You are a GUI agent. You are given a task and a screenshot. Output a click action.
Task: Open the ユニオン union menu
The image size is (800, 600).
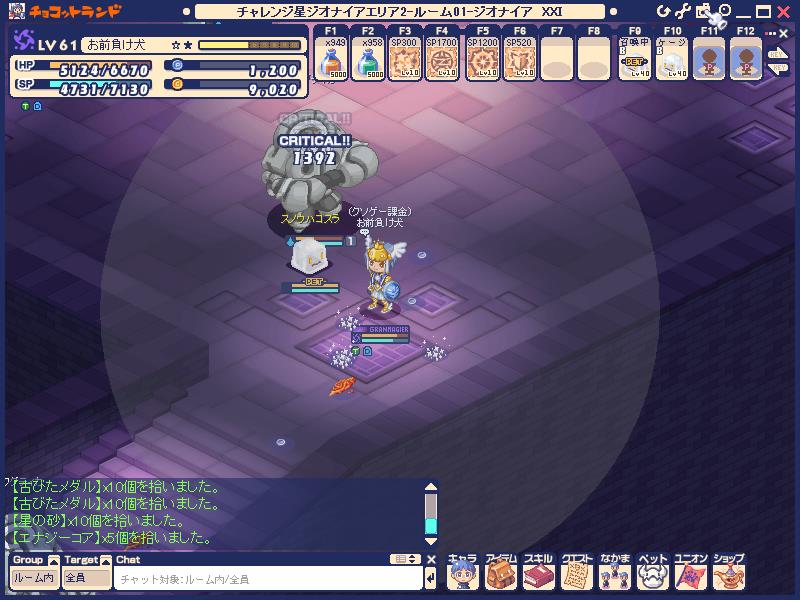coord(690,573)
